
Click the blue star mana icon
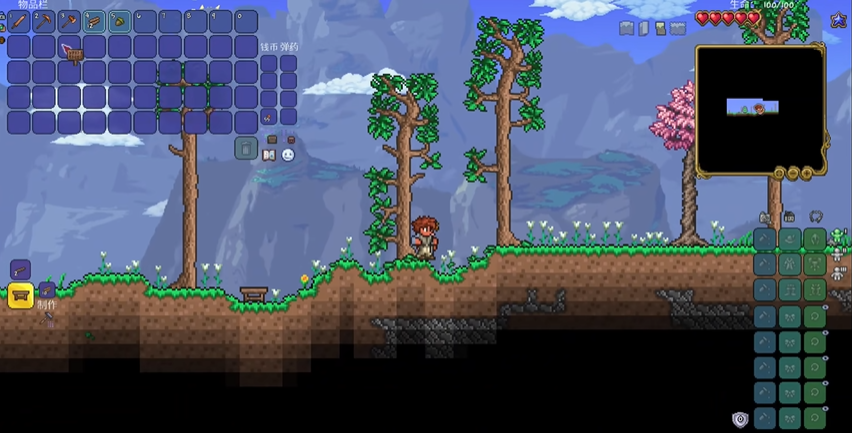838,21
